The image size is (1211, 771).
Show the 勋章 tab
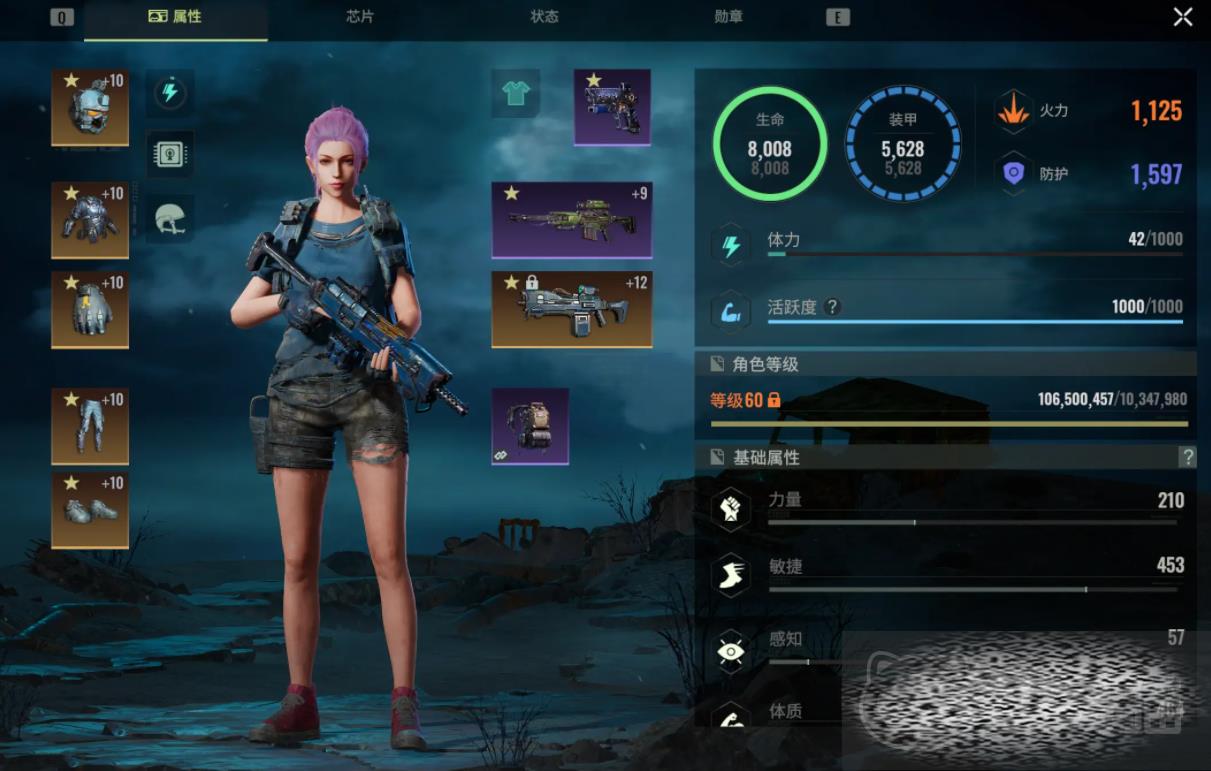coord(729,17)
